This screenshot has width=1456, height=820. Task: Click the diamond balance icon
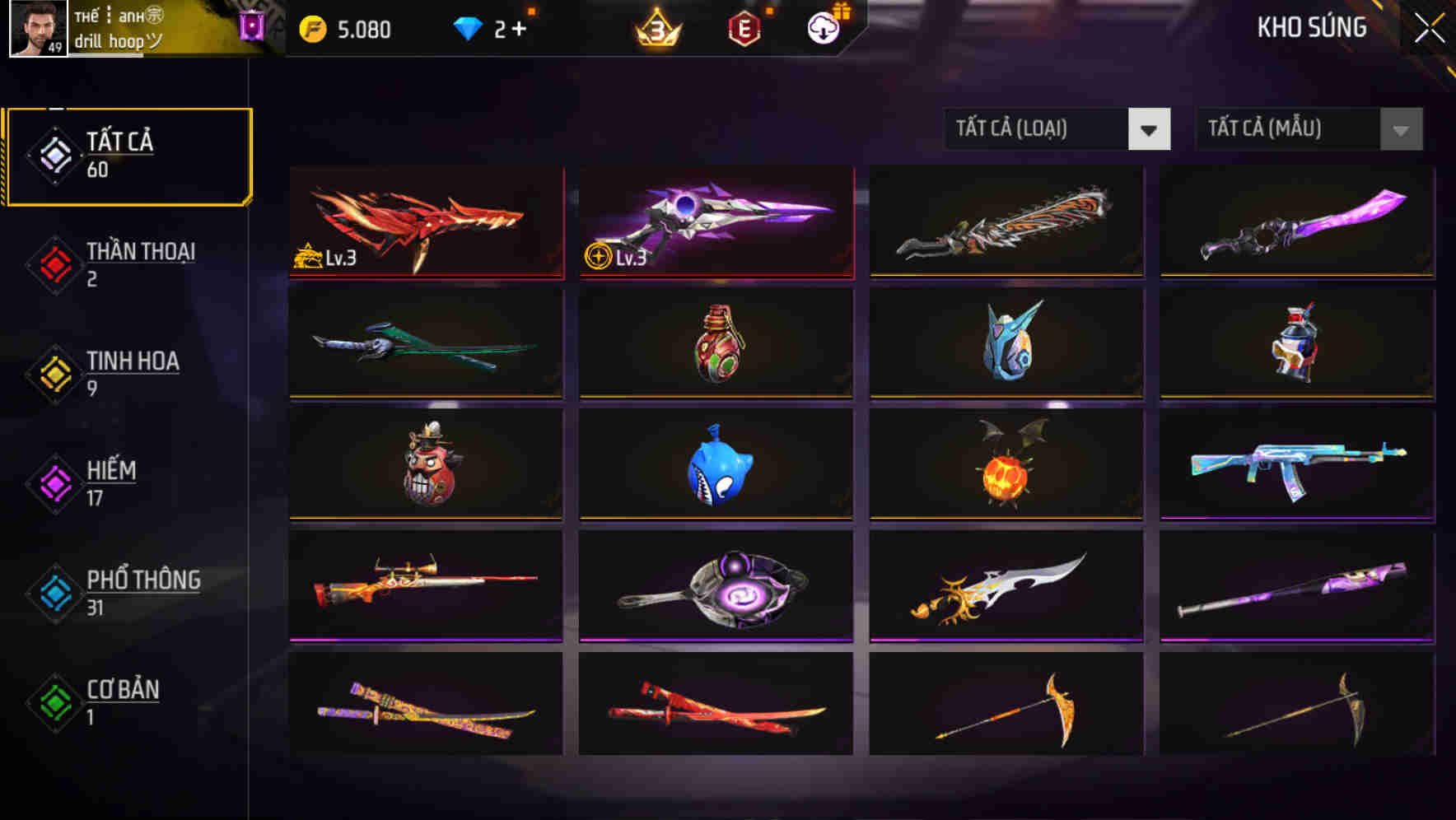coord(468,29)
